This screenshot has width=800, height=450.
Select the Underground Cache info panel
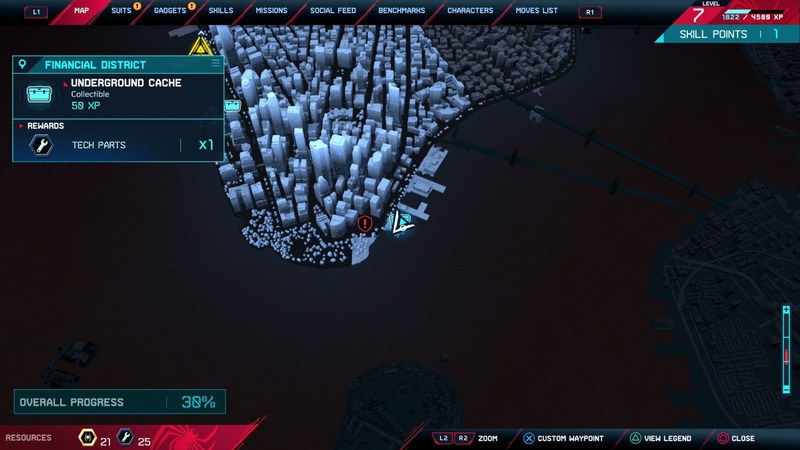tap(118, 94)
